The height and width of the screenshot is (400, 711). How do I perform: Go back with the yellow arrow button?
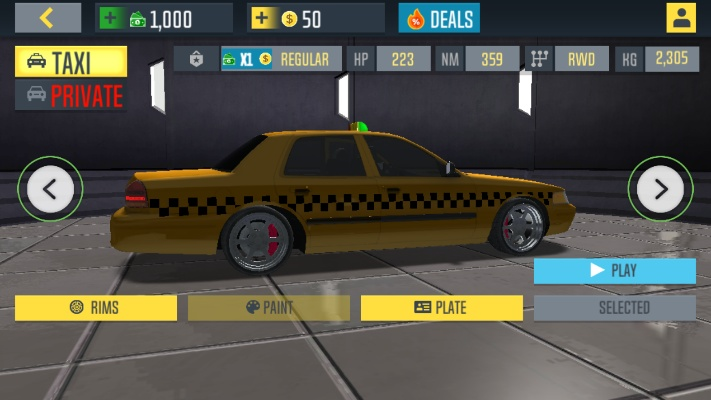pos(47,17)
